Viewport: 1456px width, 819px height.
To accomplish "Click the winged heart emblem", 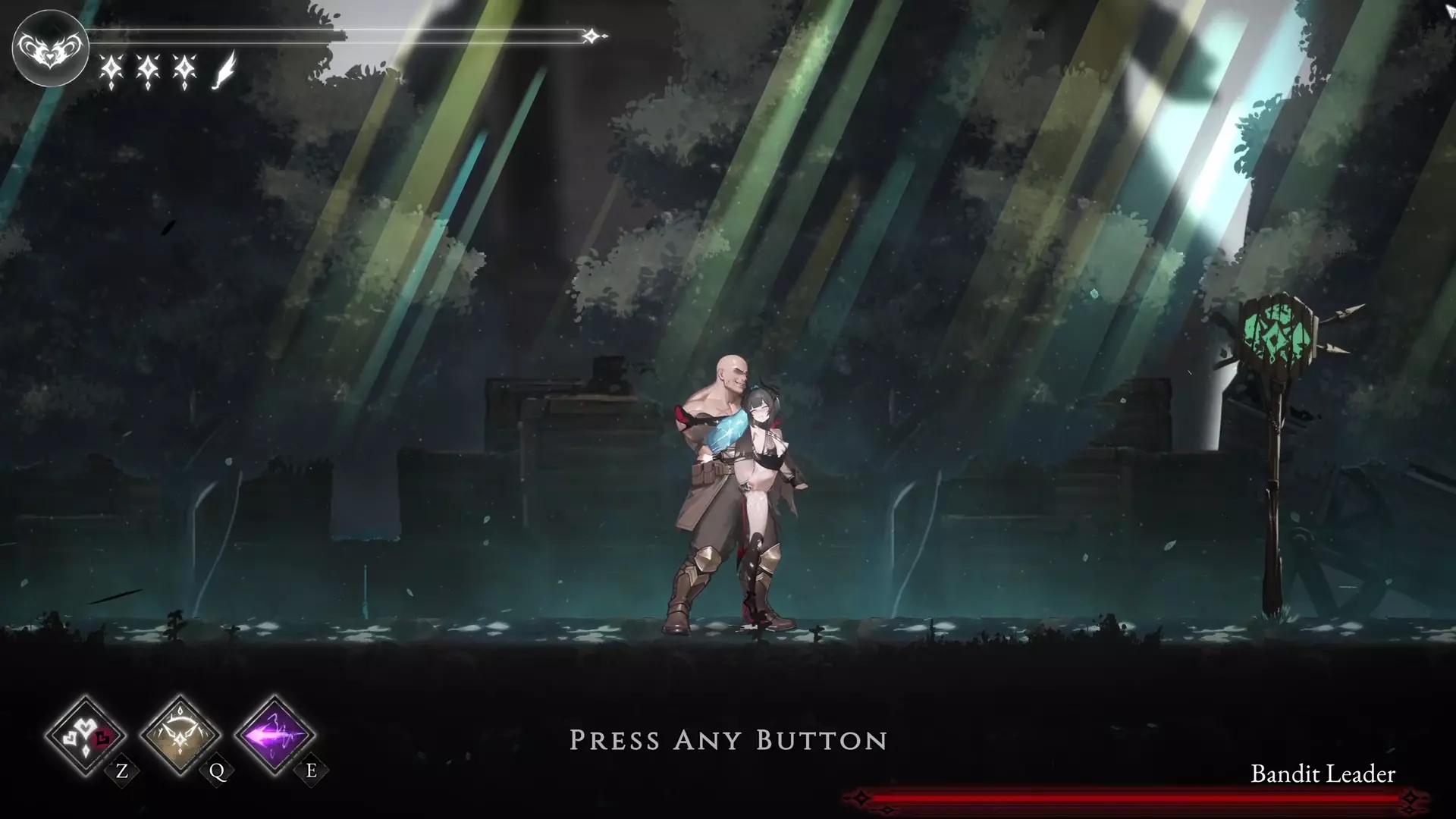I will coord(50,48).
